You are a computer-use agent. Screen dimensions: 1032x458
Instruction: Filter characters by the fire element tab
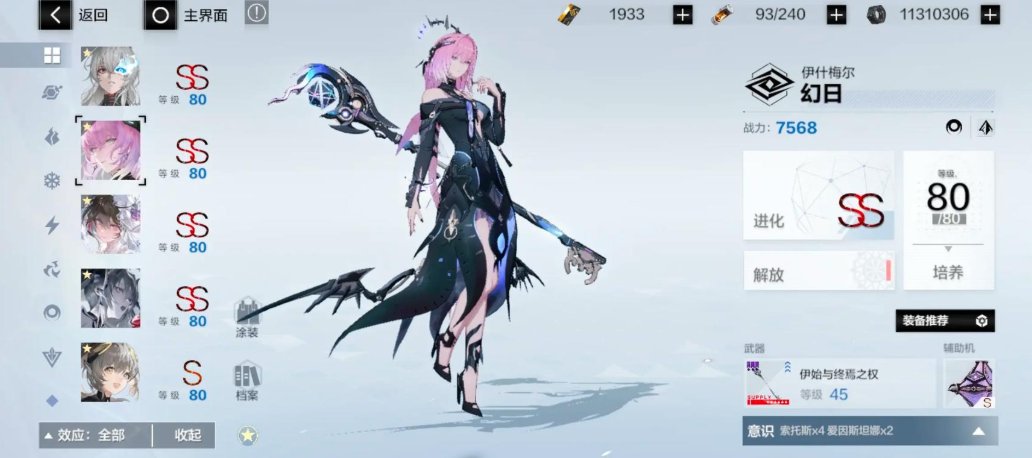pyautogui.click(x=51, y=137)
